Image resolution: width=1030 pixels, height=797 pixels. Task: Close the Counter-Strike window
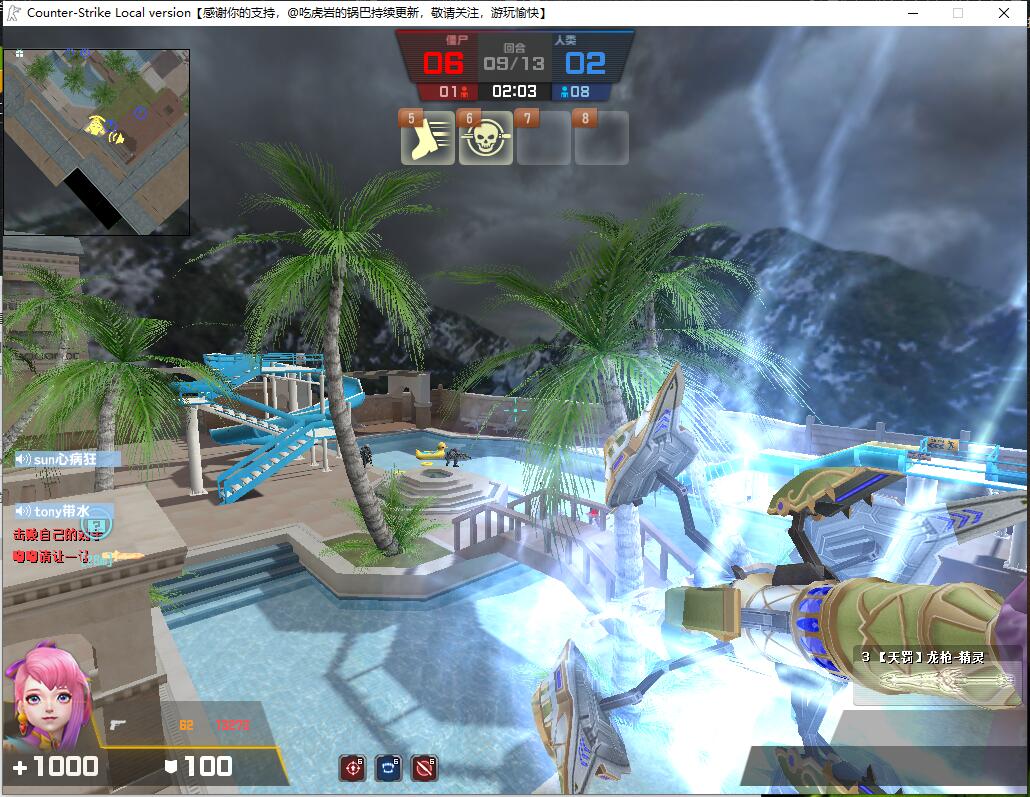pyautogui.click(x=1004, y=13)
